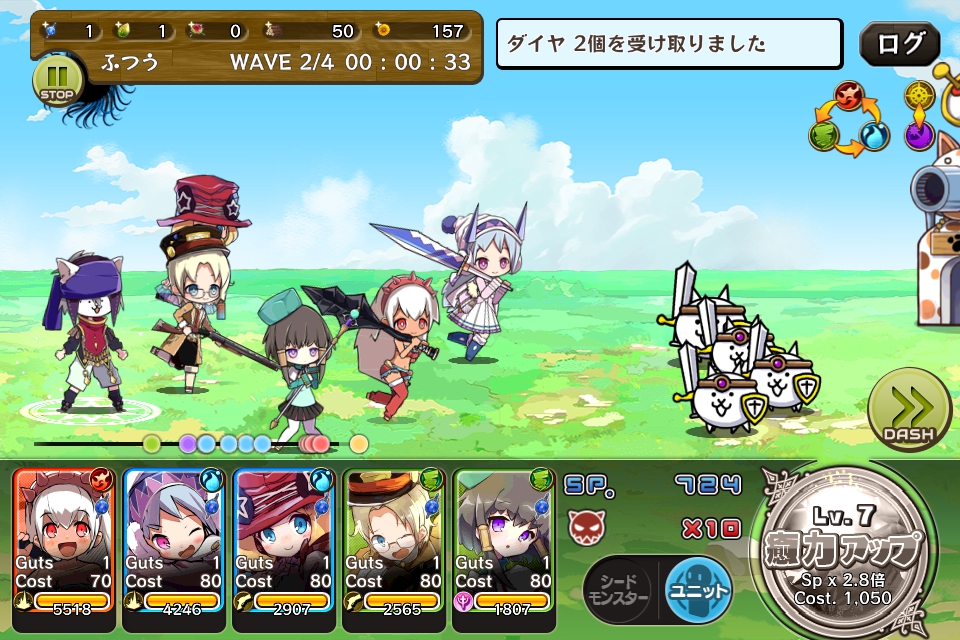Activate the DASH speed-up button
Image resolution: width=960 pixels, height=640 pixels.
tap(908, 410)
